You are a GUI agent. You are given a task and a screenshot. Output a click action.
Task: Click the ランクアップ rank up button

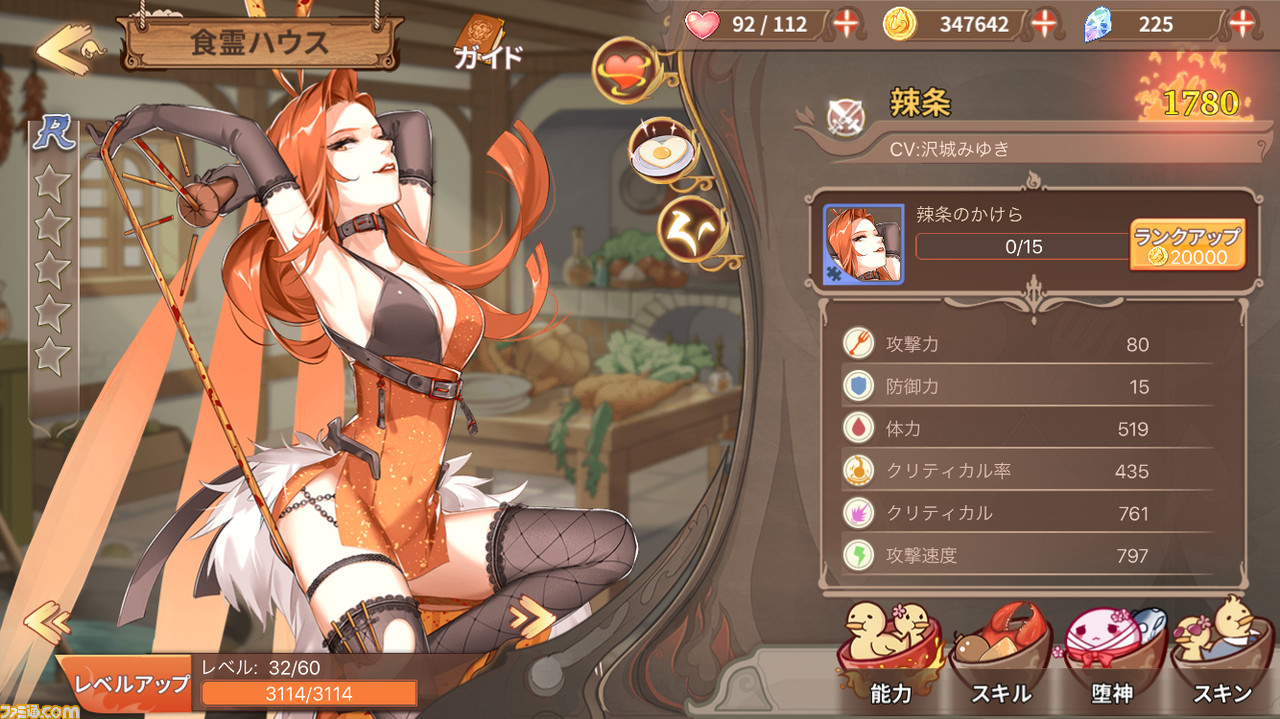(1187, 245)
